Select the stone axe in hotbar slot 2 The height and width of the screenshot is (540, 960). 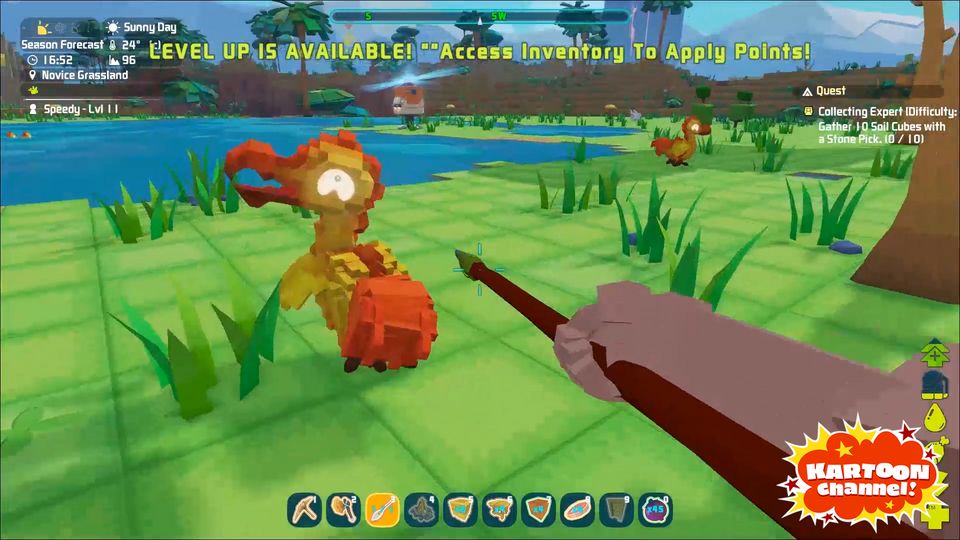[x=344, y=510]
